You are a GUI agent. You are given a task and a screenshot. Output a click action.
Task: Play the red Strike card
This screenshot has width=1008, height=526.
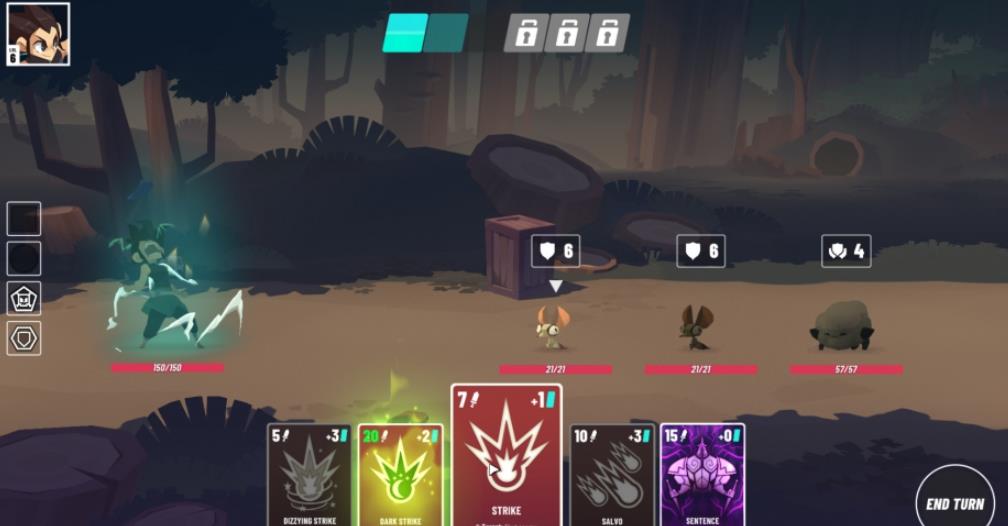(506, 455)
